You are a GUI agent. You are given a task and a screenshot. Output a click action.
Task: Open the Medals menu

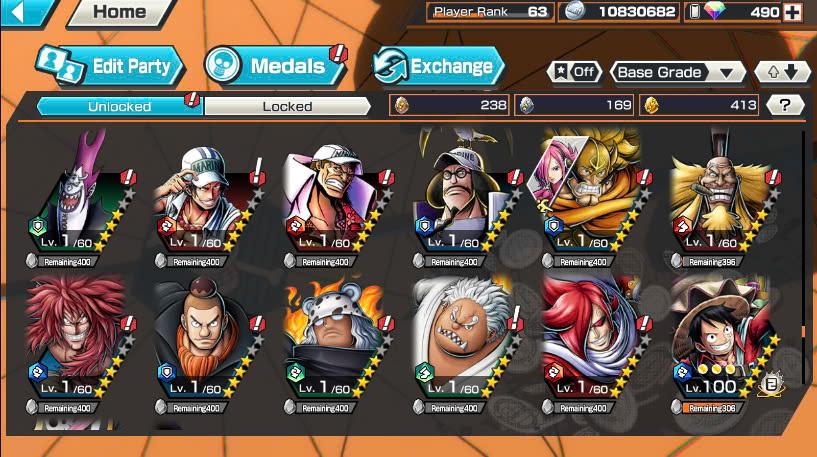tap(273, 67)
